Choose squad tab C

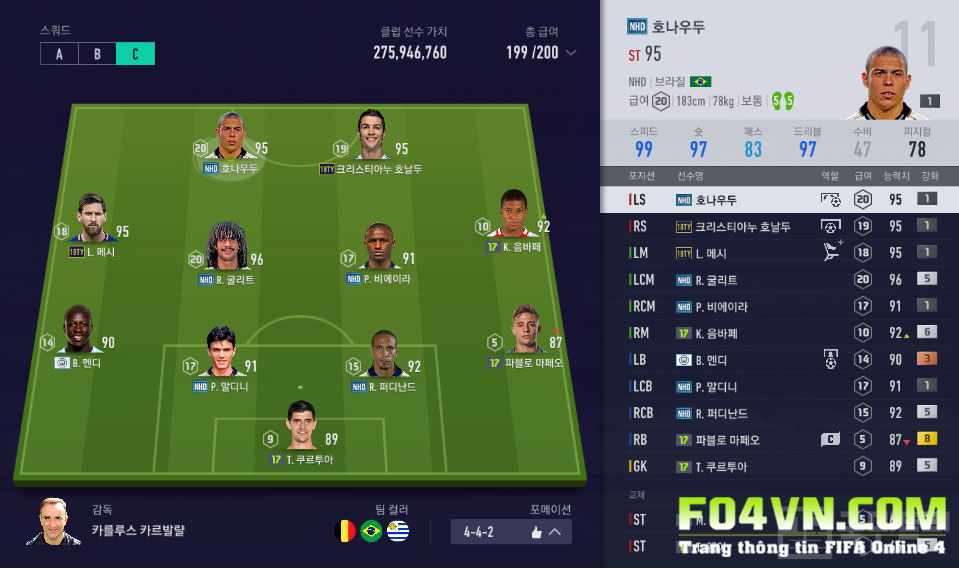(135, 54)
